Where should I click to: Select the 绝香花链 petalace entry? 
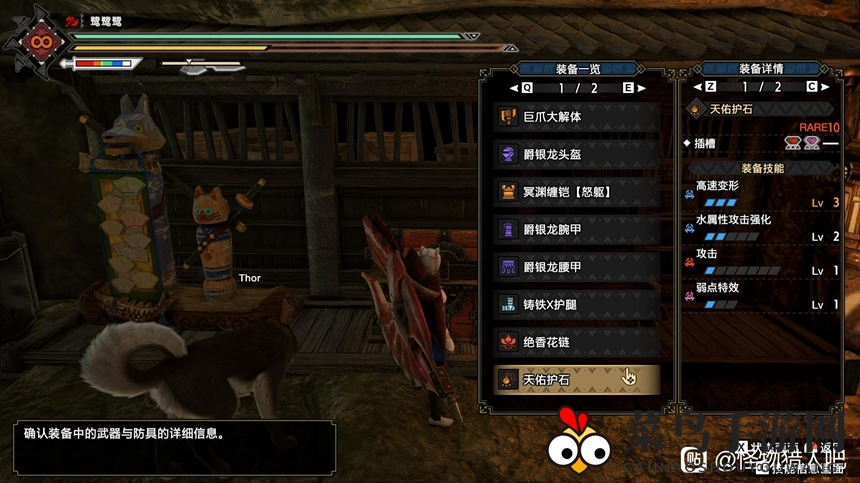coord(576,342)
